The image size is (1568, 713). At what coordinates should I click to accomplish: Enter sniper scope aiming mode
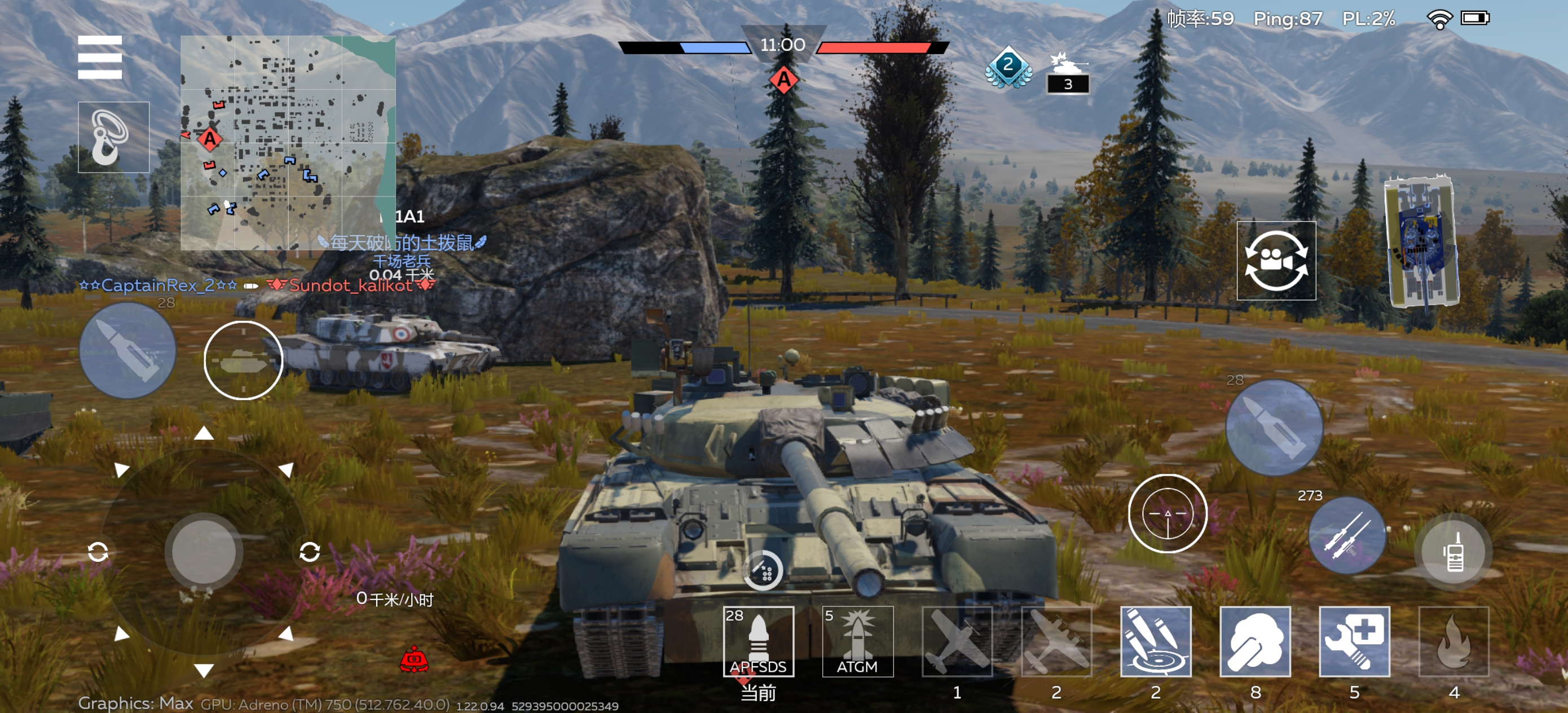pyautogui.click(x=1168, y=513)
